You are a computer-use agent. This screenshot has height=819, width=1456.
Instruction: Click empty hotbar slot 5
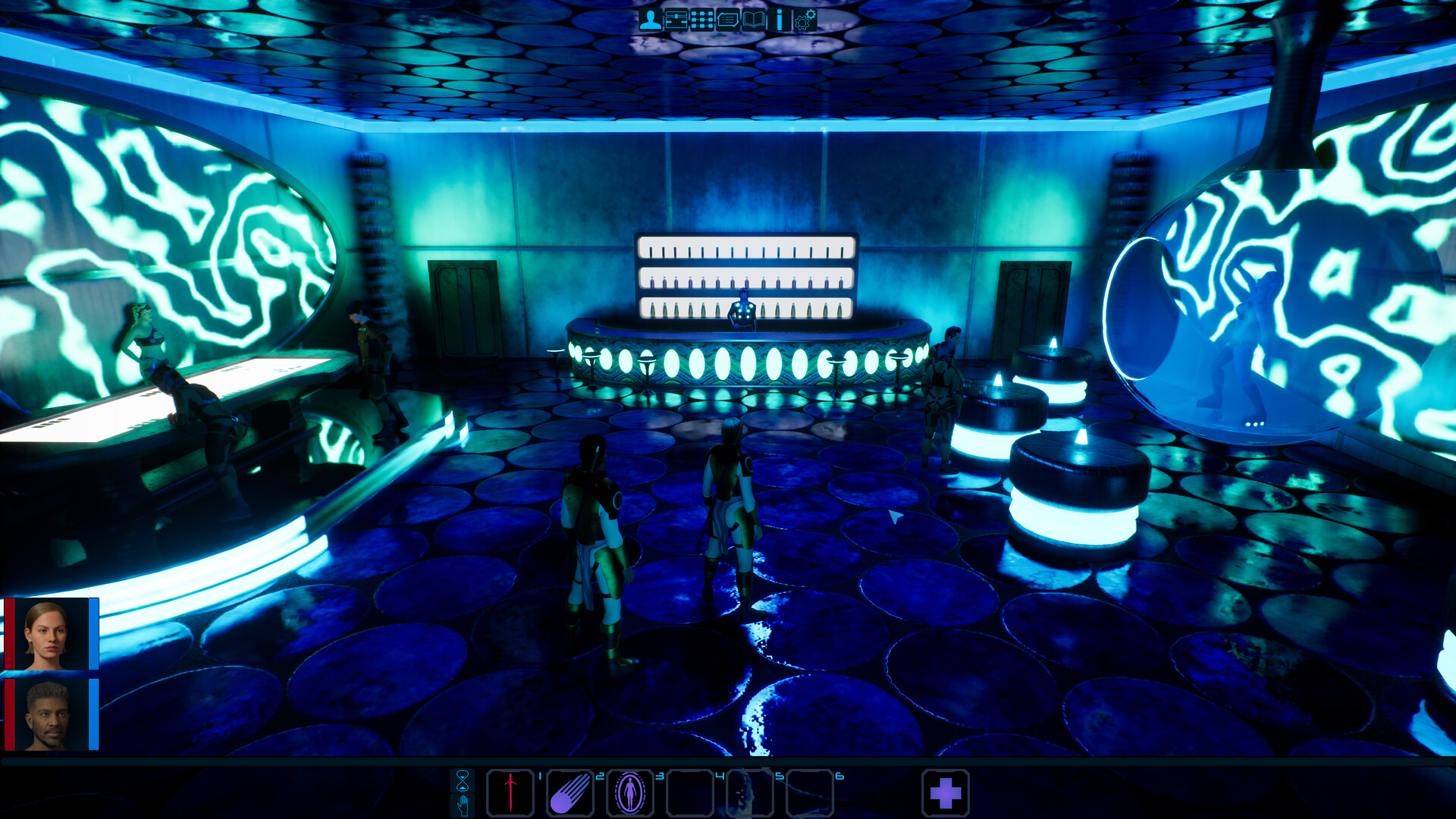coord(750,791)
